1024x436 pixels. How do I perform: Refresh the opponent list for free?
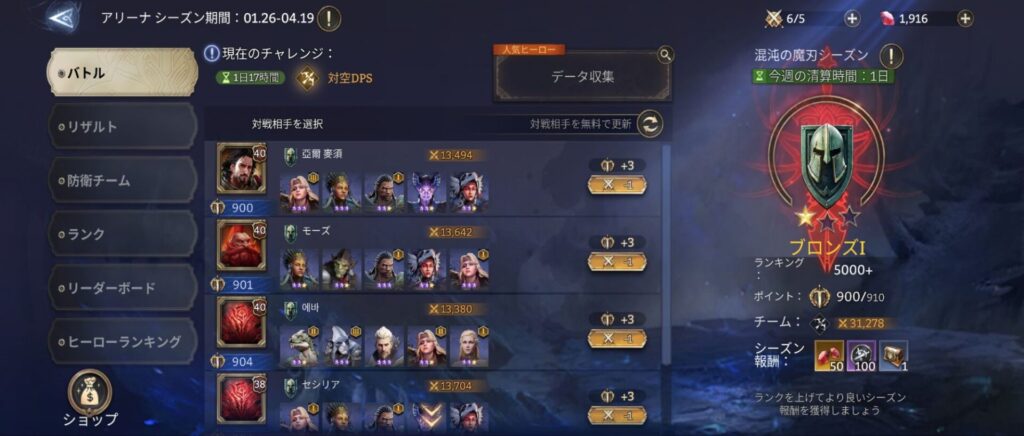pyautogui.click(x=651, y=124)
